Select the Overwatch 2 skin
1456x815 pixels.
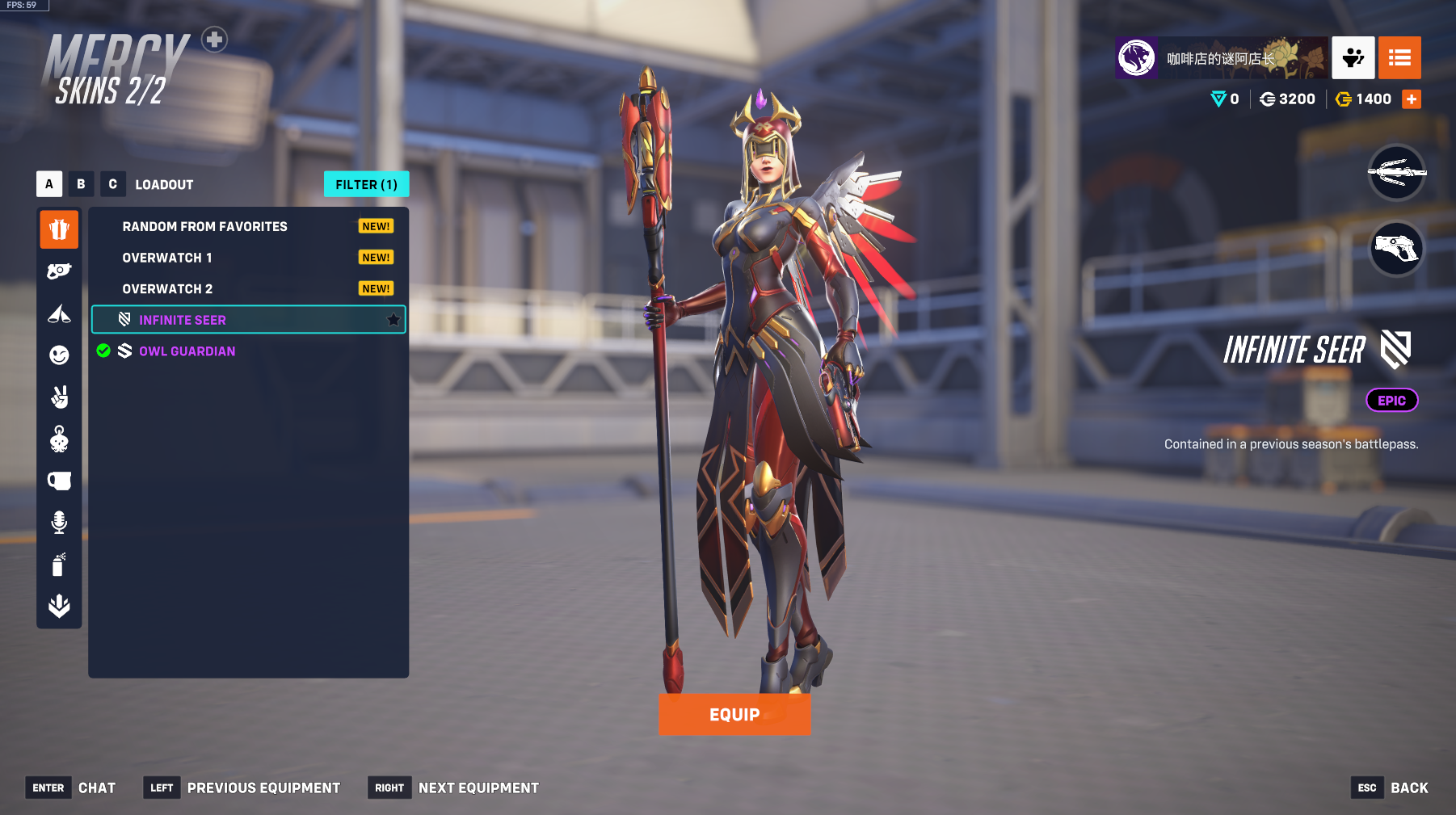tap(167, 289)
